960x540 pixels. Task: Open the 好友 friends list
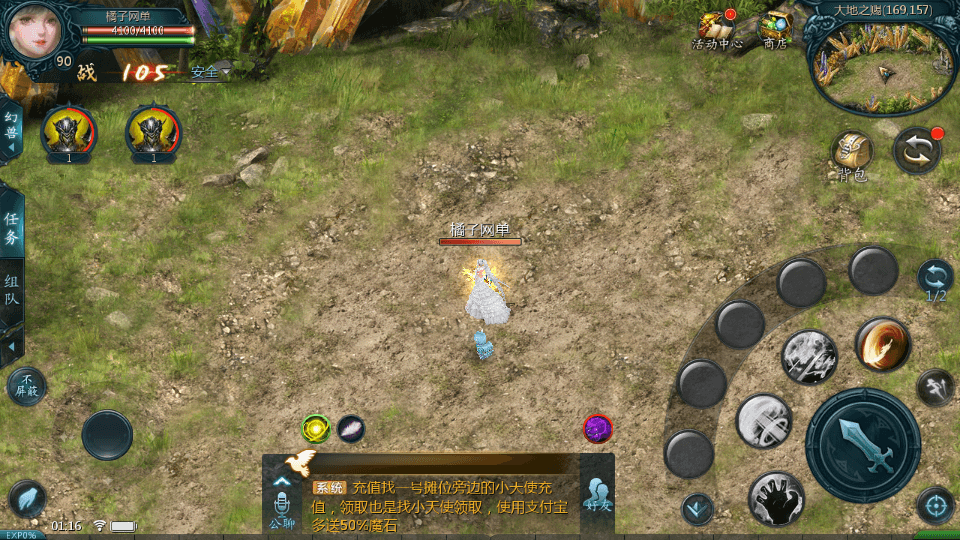598,494
